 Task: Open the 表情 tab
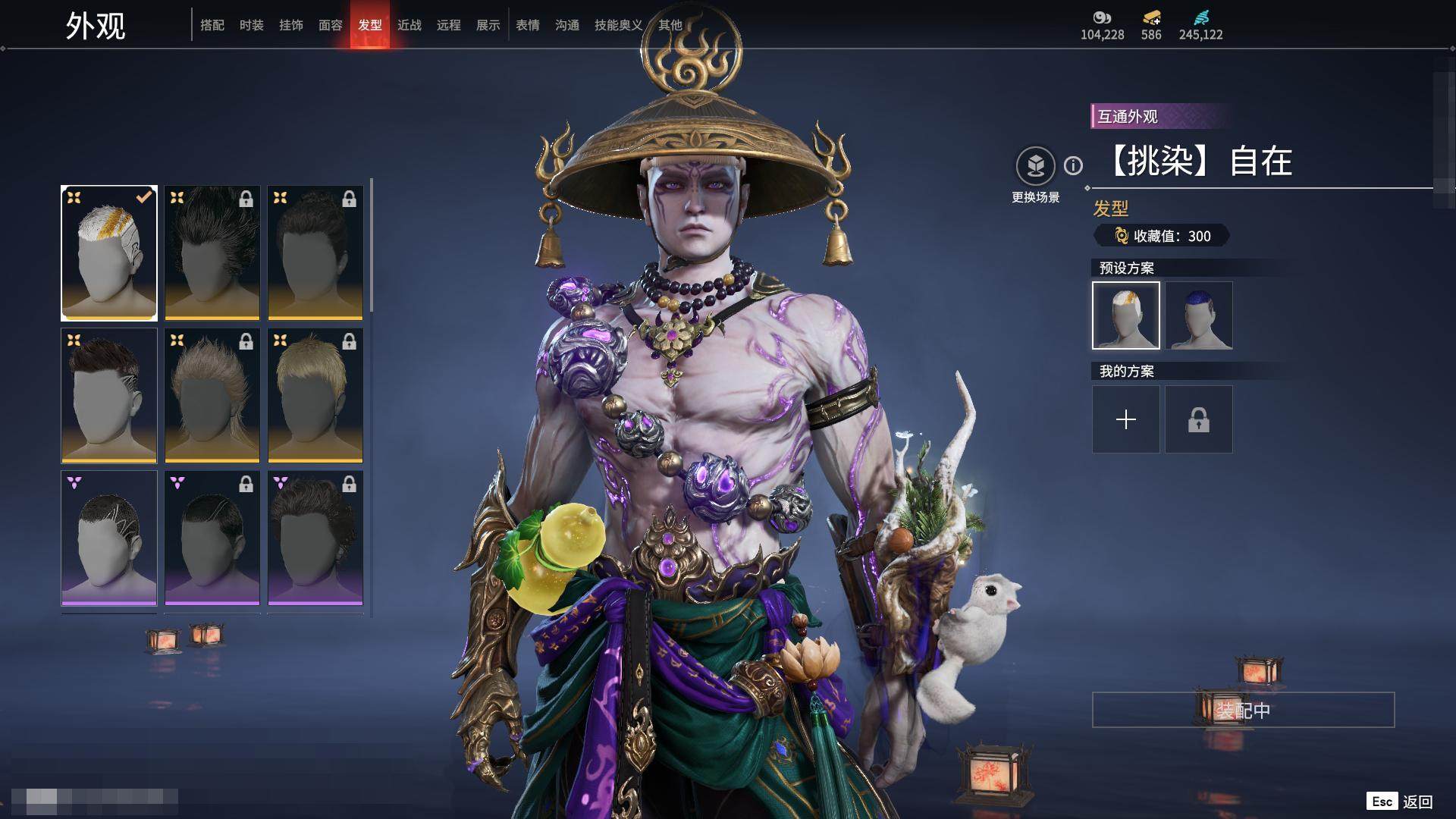click(x=528, y=25)
